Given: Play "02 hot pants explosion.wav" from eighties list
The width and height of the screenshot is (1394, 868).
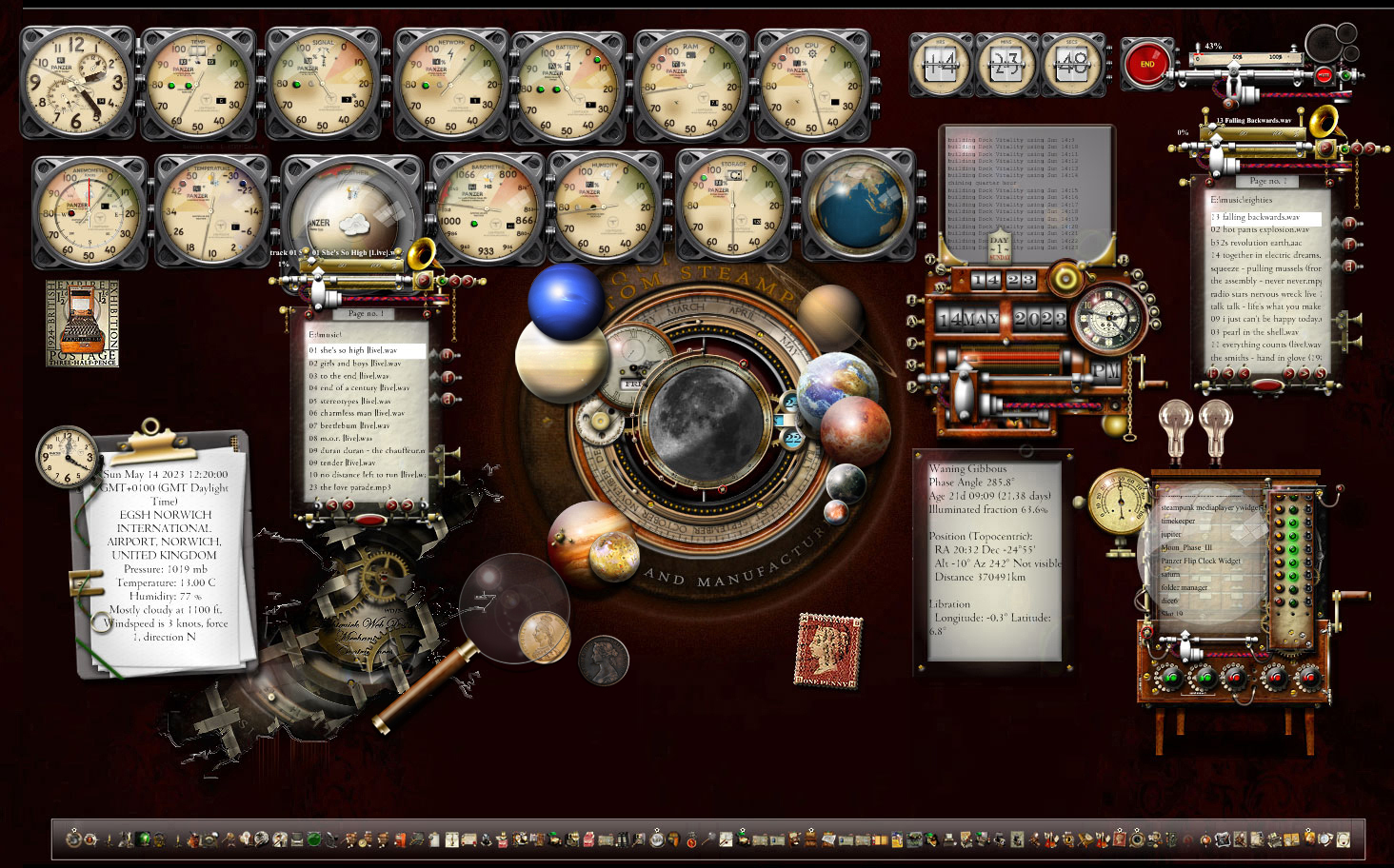Looking at the screenshot, I should tap(1259, 229).
